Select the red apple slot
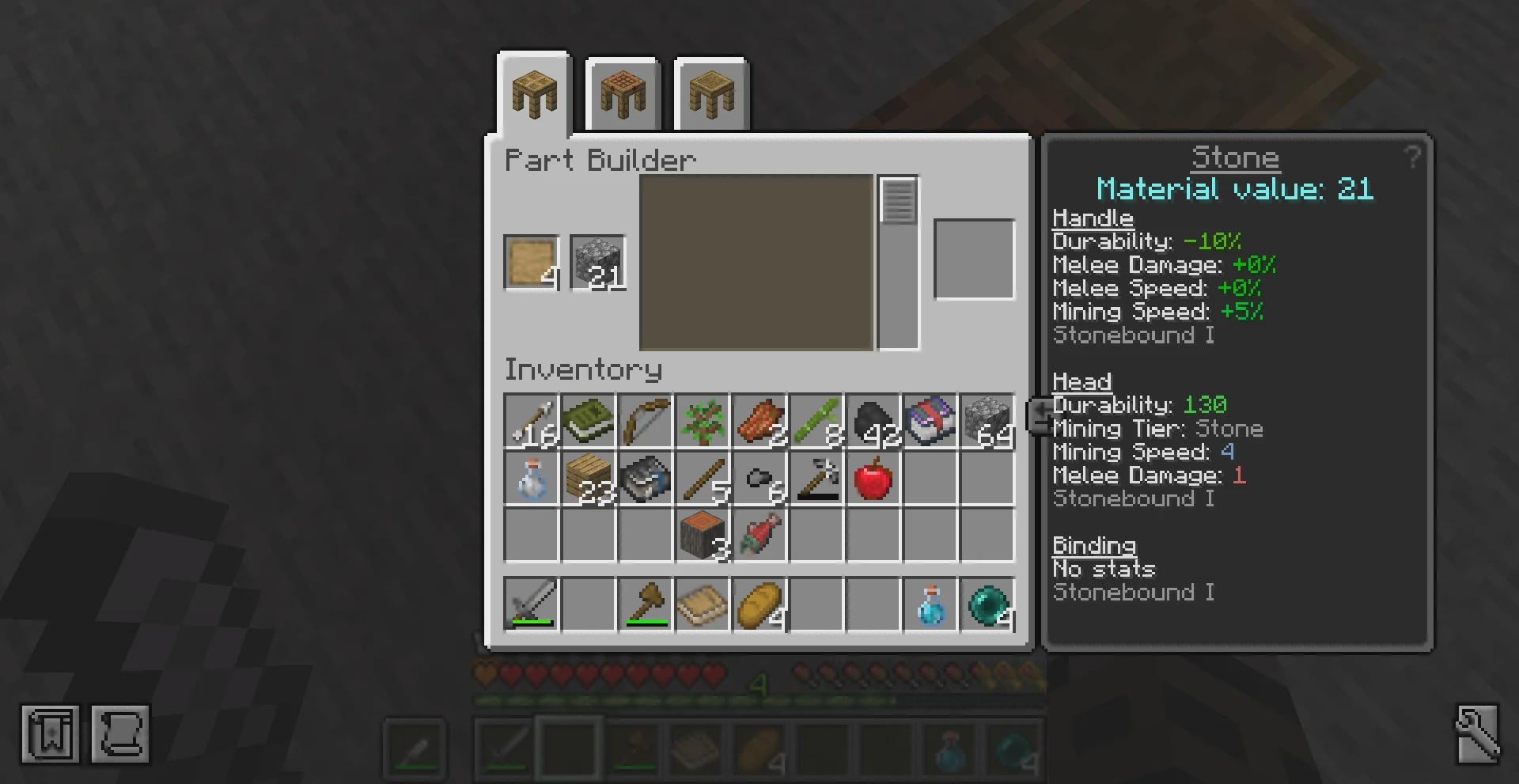 click(873, 479)
